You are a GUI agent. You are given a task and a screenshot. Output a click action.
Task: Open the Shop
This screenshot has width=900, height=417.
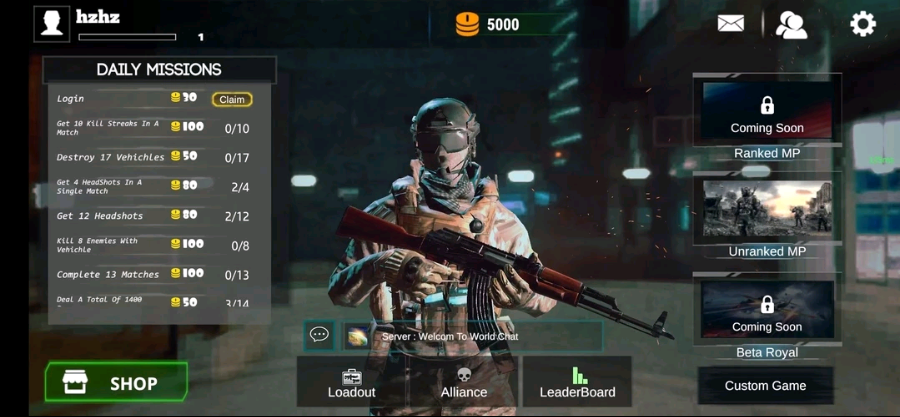(x=116, y=383)
